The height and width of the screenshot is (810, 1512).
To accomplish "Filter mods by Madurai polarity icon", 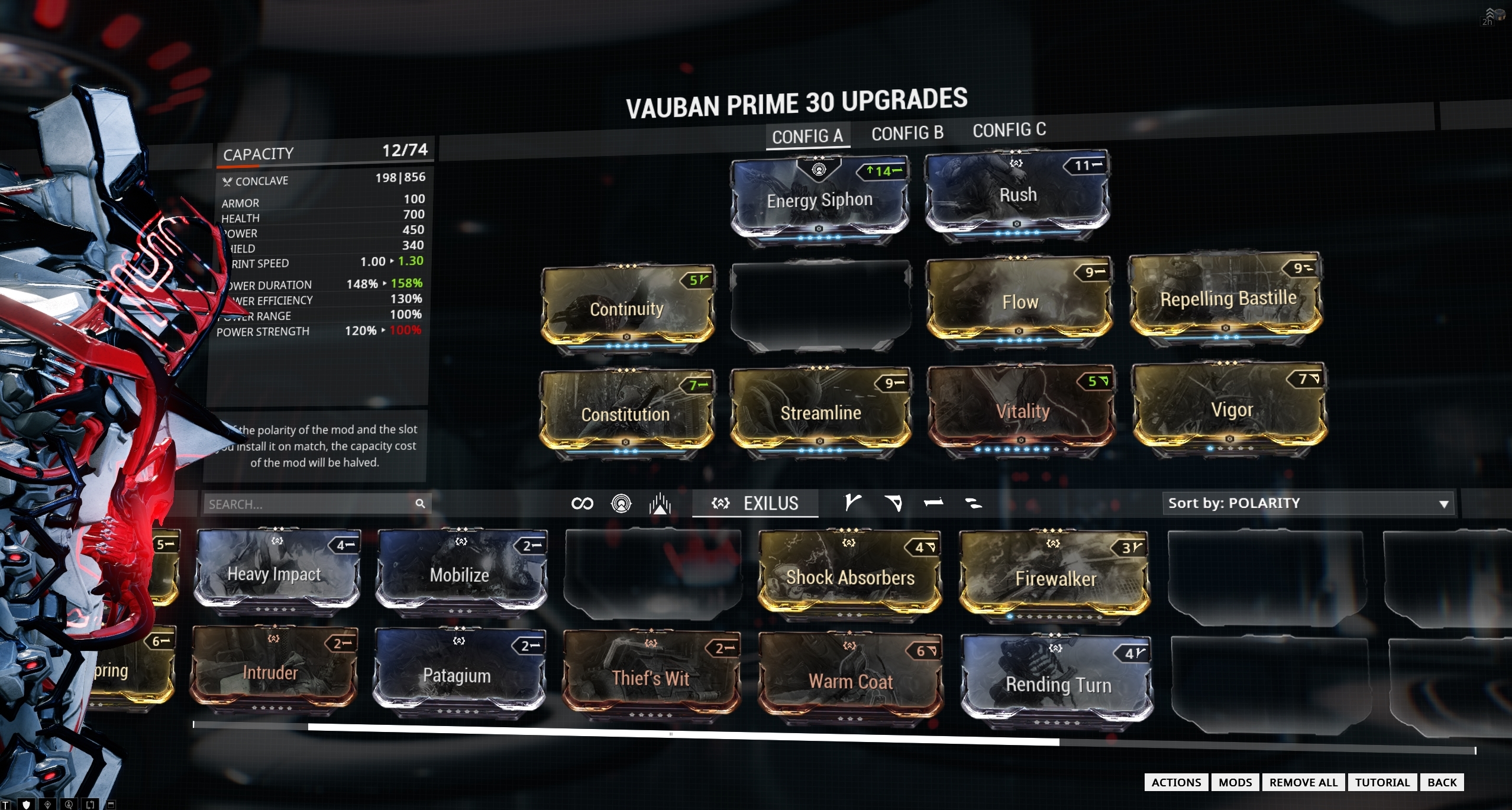I will (x=852, y=503).
